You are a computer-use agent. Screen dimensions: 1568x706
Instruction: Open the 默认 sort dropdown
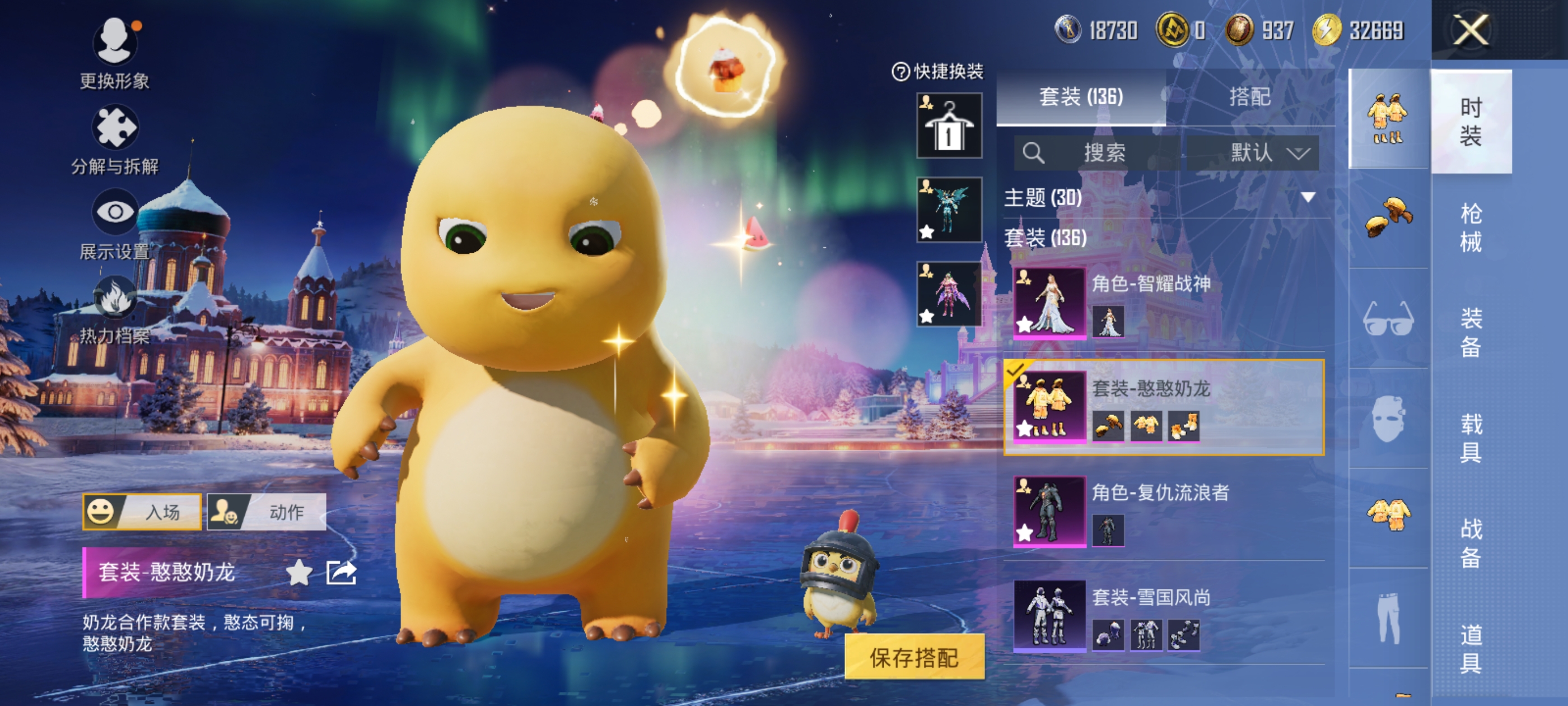pos(1252,152)
